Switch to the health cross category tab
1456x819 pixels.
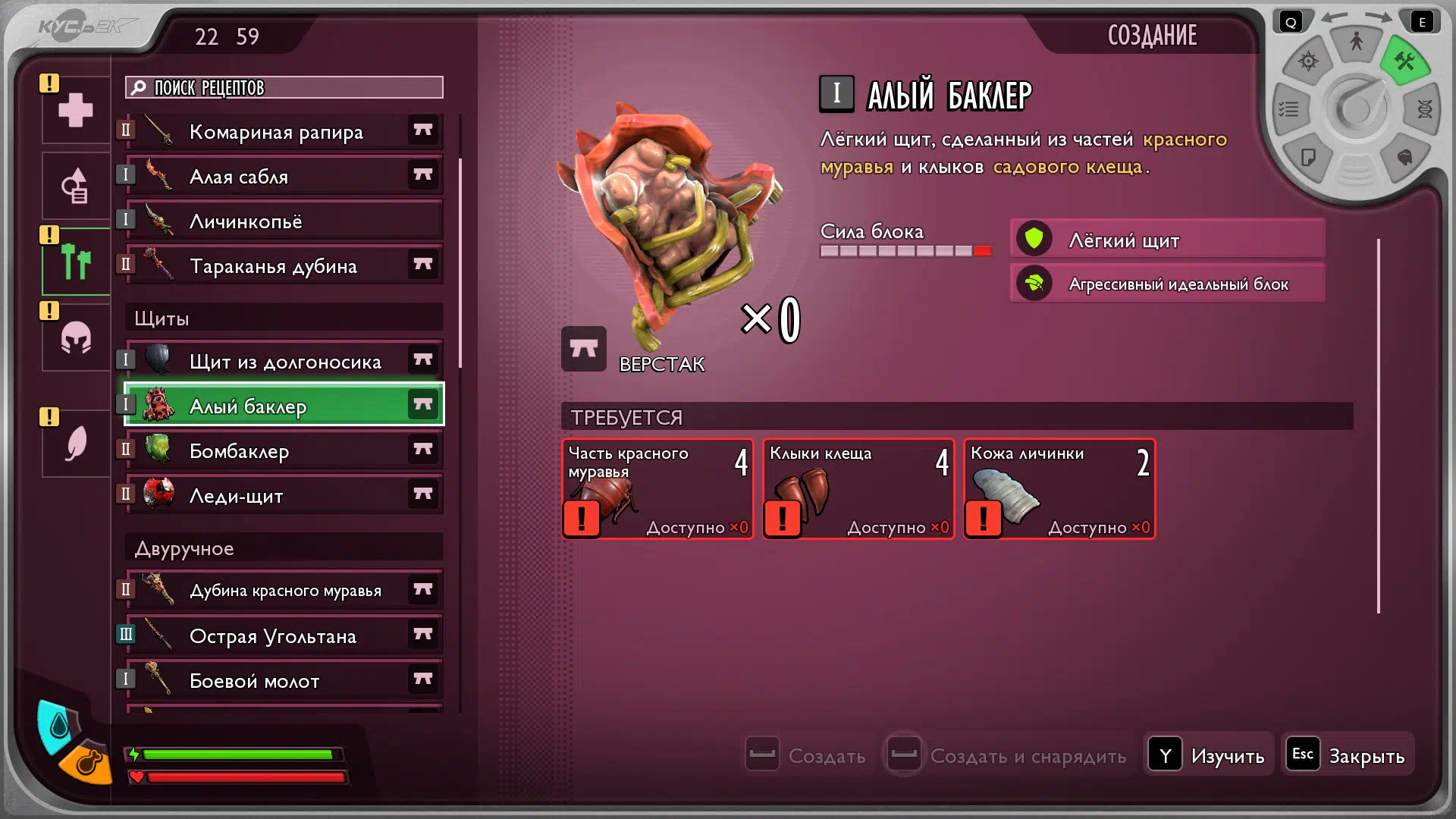[76, 111]
